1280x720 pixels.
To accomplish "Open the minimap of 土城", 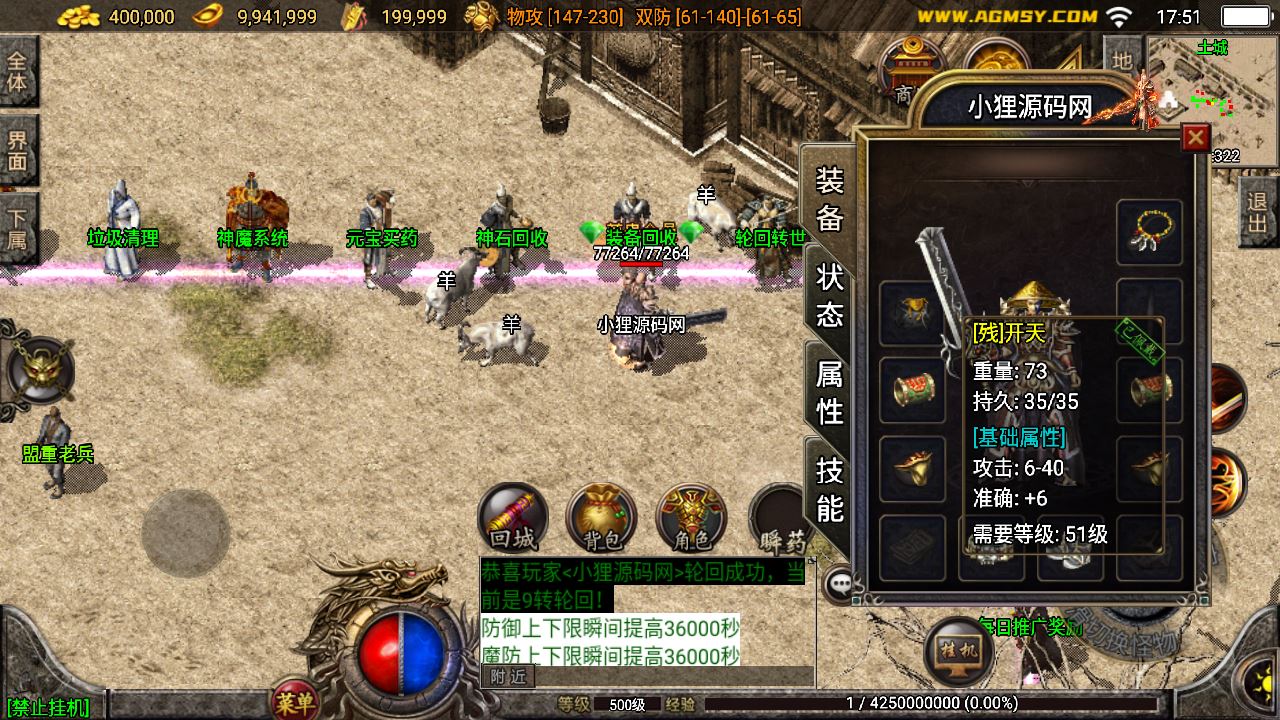I will pos(1212,95).
